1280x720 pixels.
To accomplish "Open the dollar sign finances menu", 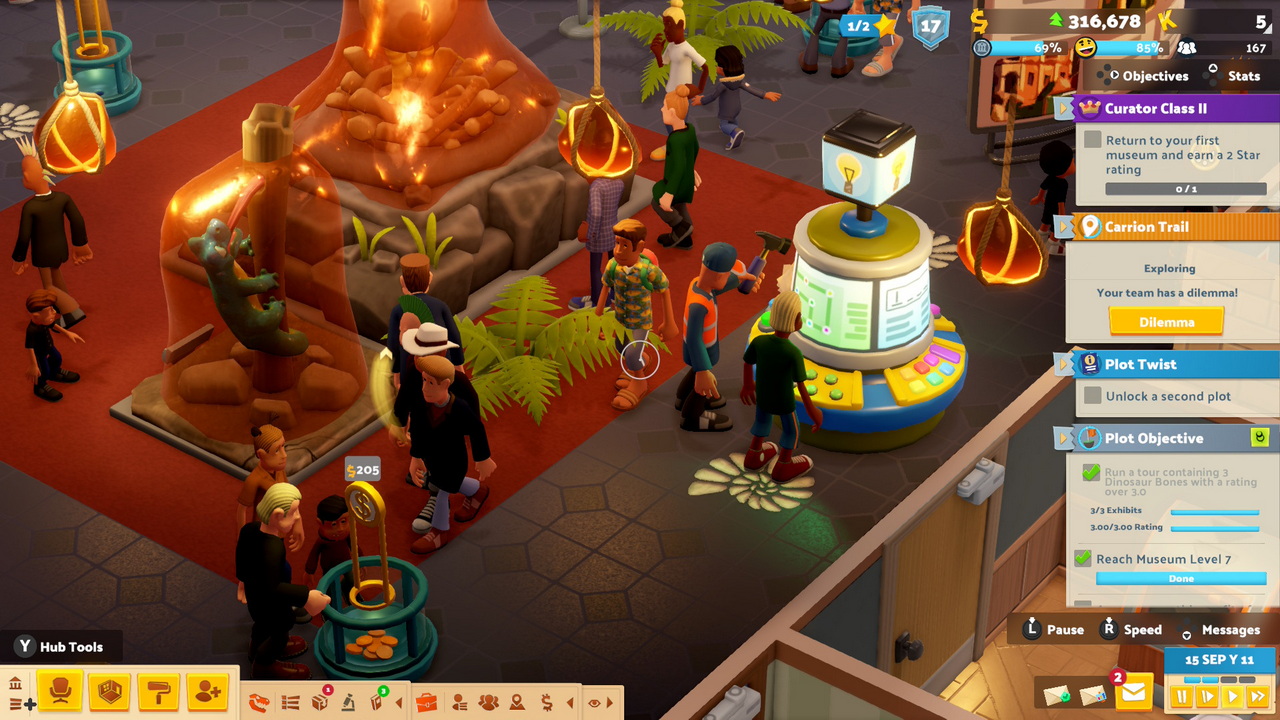I will [x=546, y=702].
